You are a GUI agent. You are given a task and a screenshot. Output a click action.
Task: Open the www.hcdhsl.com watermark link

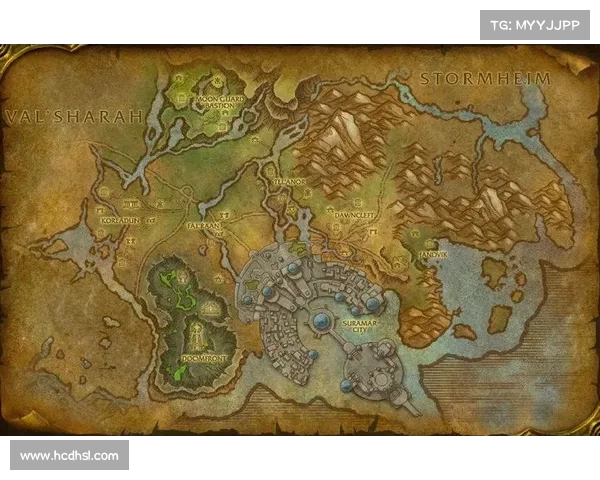(x=70, y=456)
